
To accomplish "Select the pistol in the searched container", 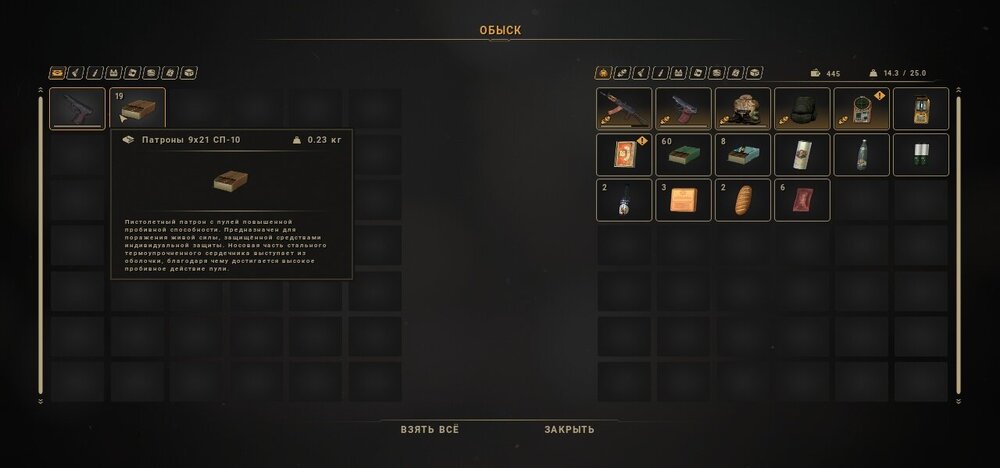I will click(77, 109).
